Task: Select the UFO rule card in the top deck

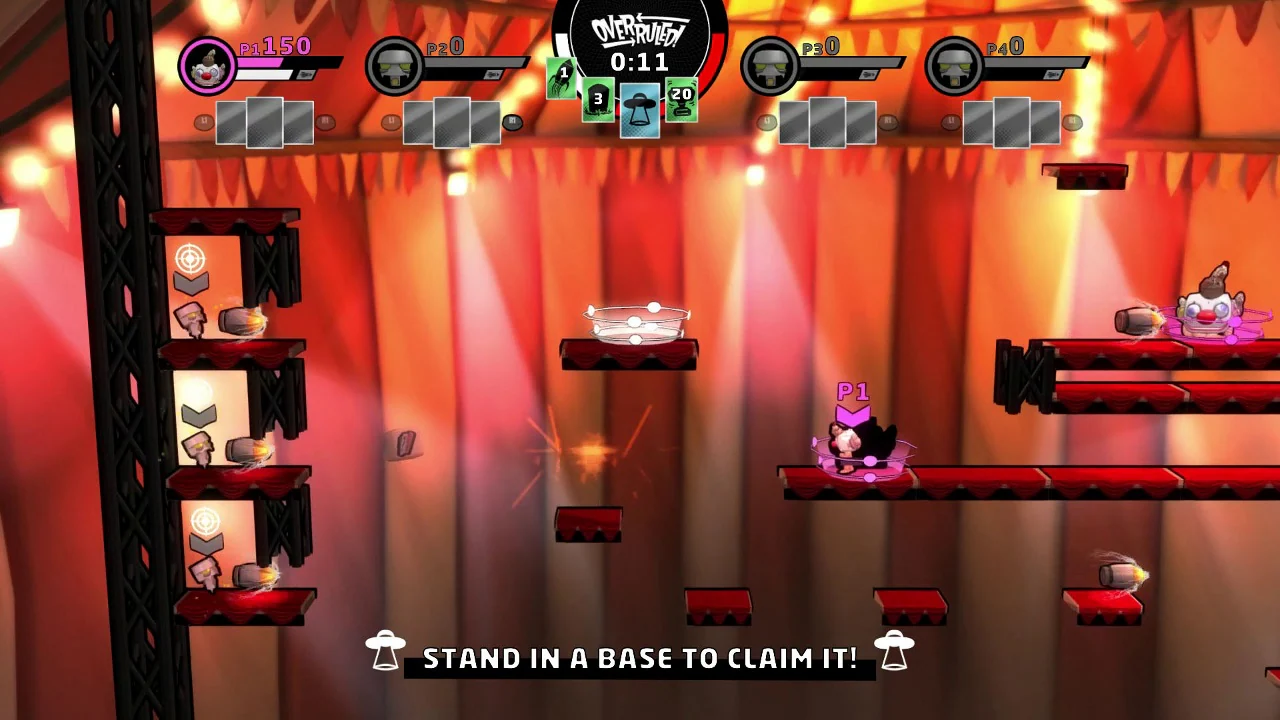Action: (x=640, y=110)
